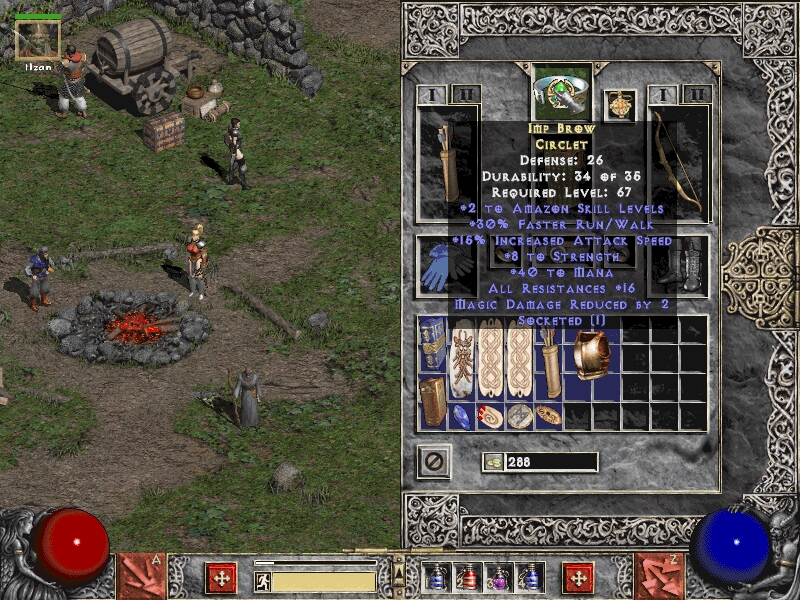
Task: Use the red health potion in the belt
Action: [466, 577]
